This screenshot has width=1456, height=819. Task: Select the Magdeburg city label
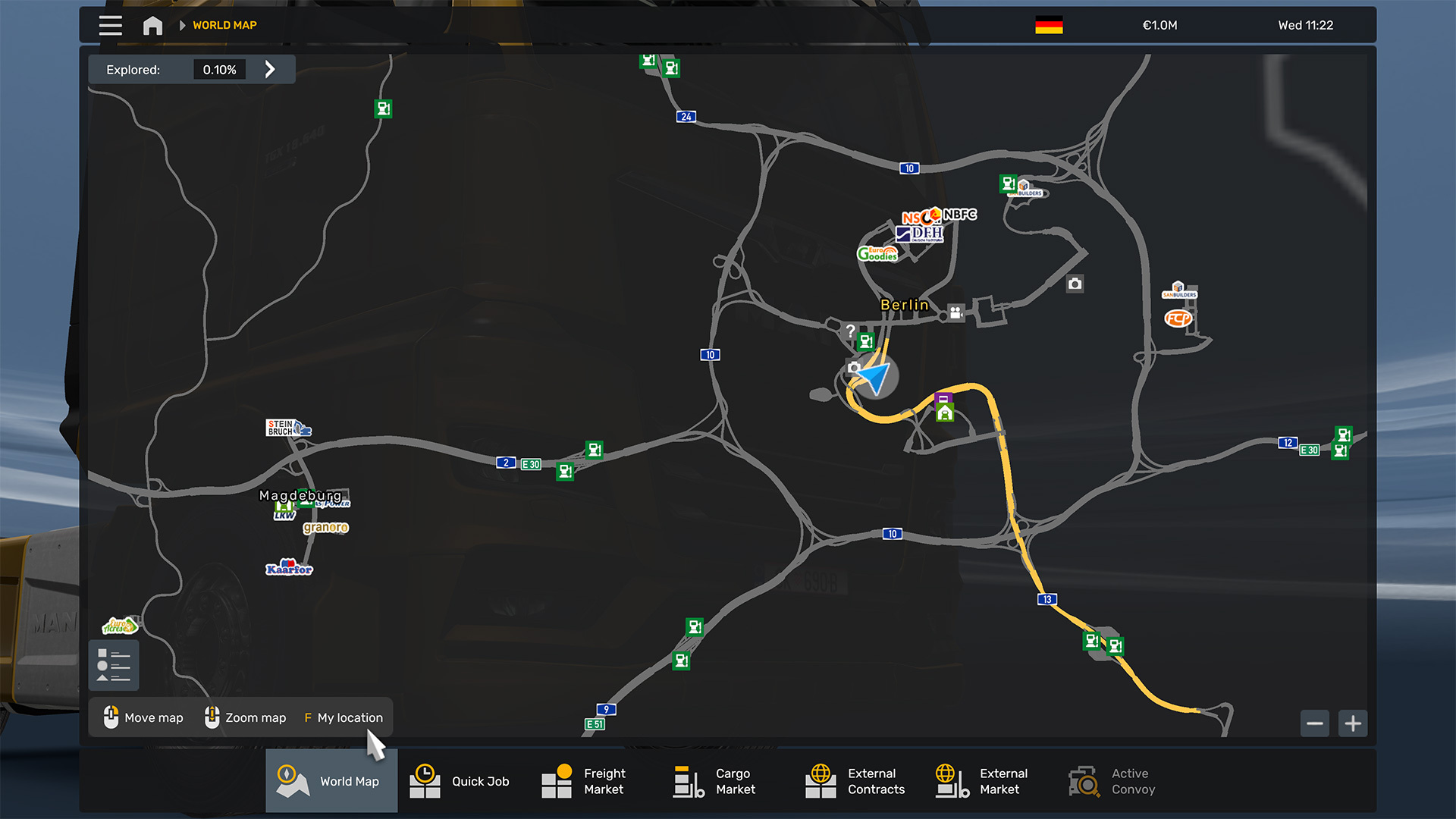pos(300,495)
